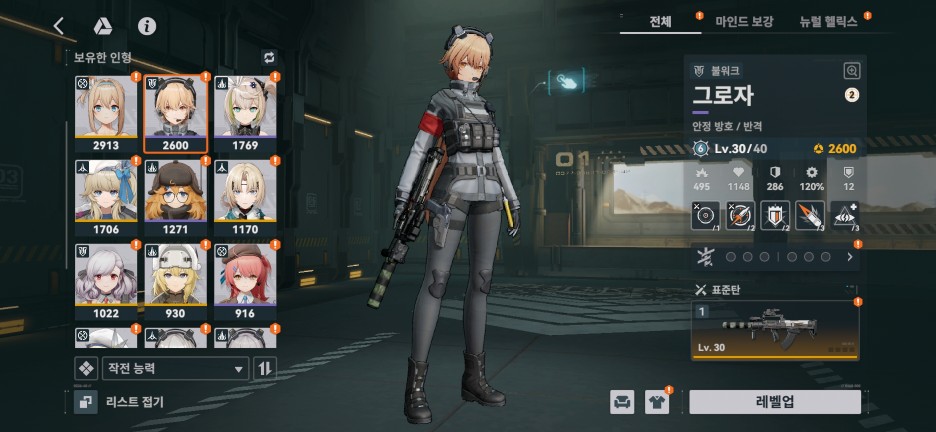The width and height of the screenshot is (936, 432).
Task: Select the Lv. 30 weapon card
Action: point(775,331)
